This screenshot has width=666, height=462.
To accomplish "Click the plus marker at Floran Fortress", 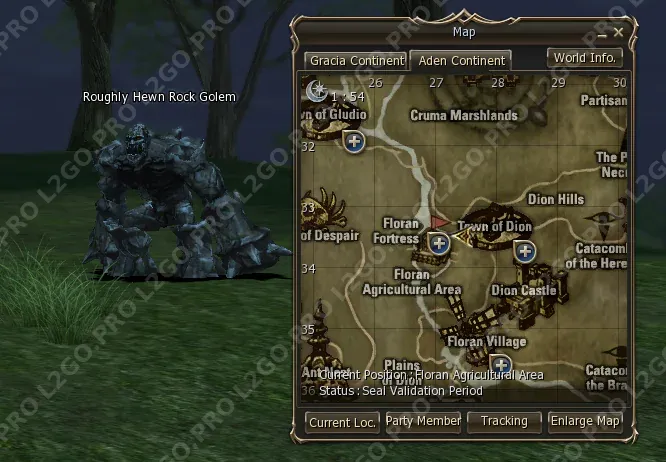I will click(x=438, y=242).
